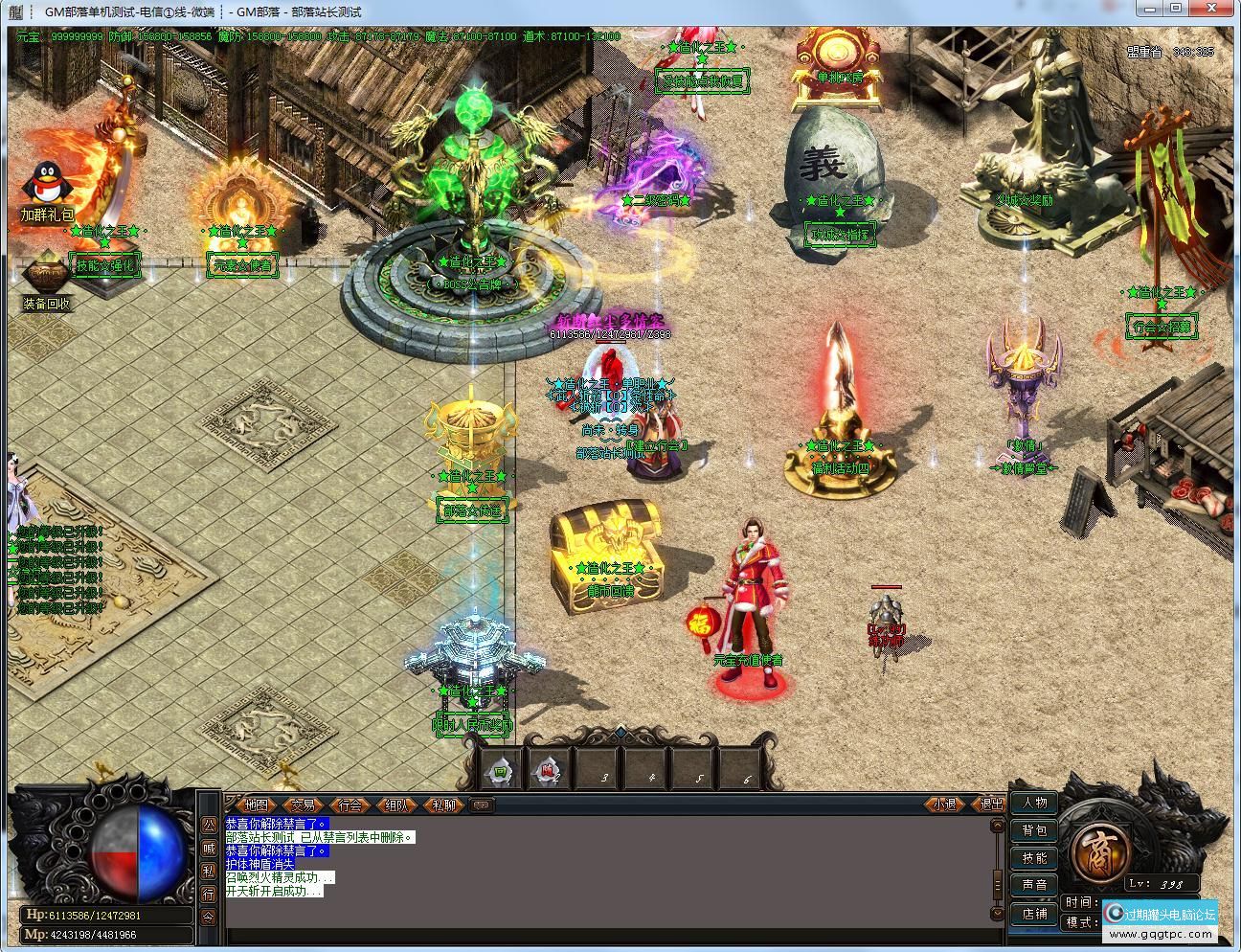Use the second hotbar slot red item

pyautogui.click(x=550, y=770)
